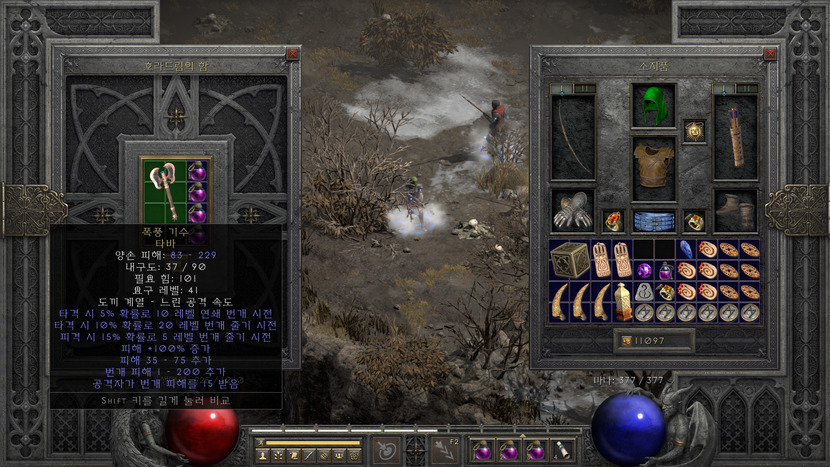The image size is (830, 467).
Task: Click the Horadric Cube item in inventory
Action: click(570, 259)
